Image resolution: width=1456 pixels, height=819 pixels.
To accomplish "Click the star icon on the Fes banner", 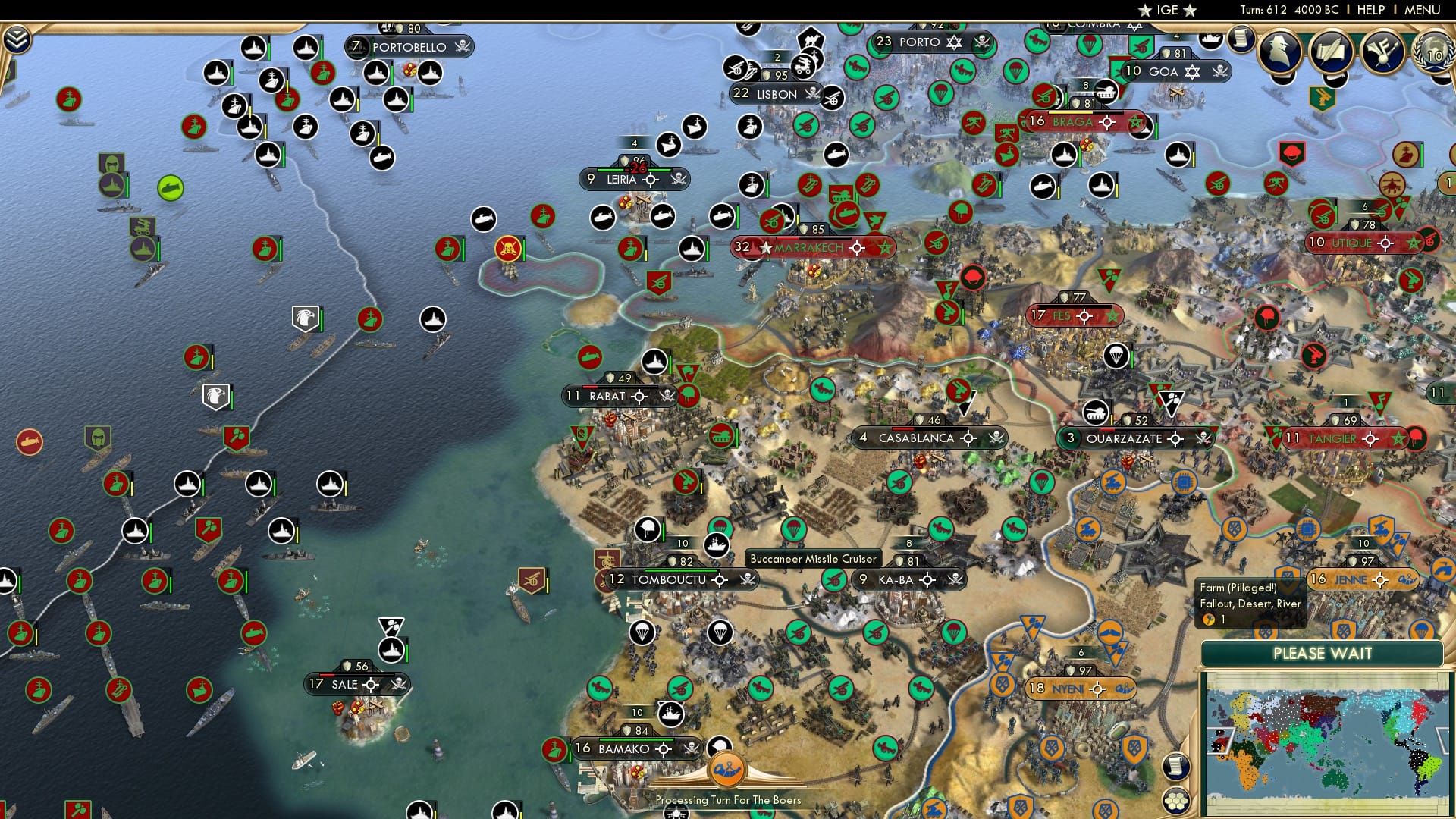I will [1112, 316].
